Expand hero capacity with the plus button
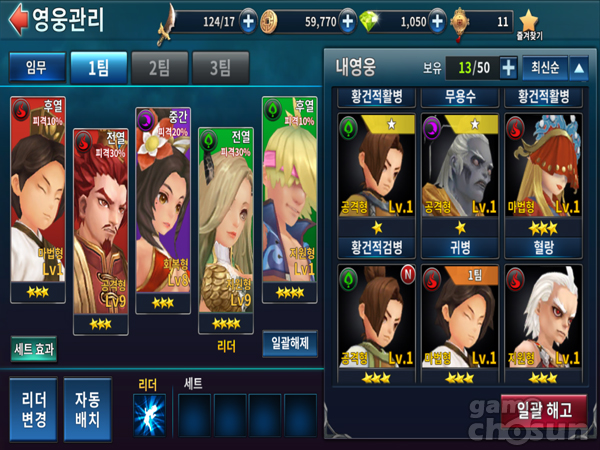This screenshot has height=450, width=600. [508, 68]
